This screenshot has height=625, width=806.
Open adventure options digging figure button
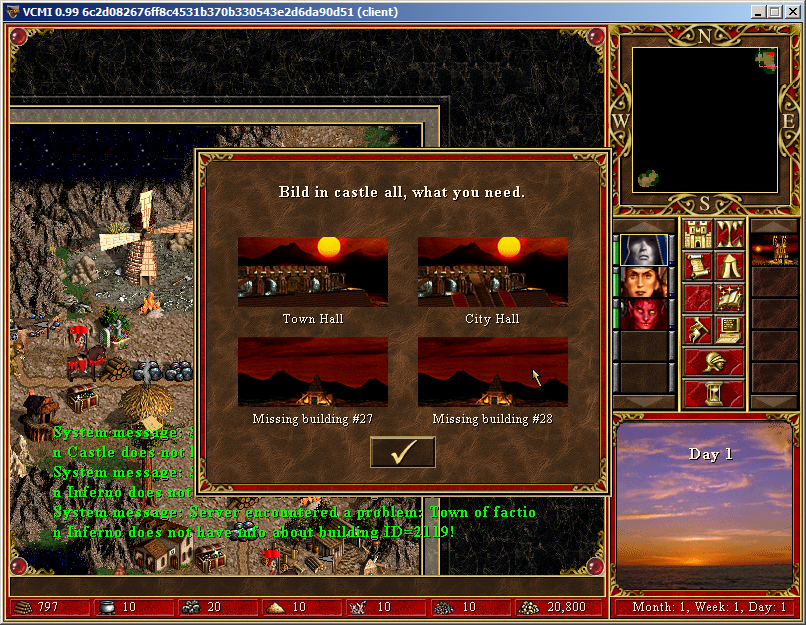point(698,330)
